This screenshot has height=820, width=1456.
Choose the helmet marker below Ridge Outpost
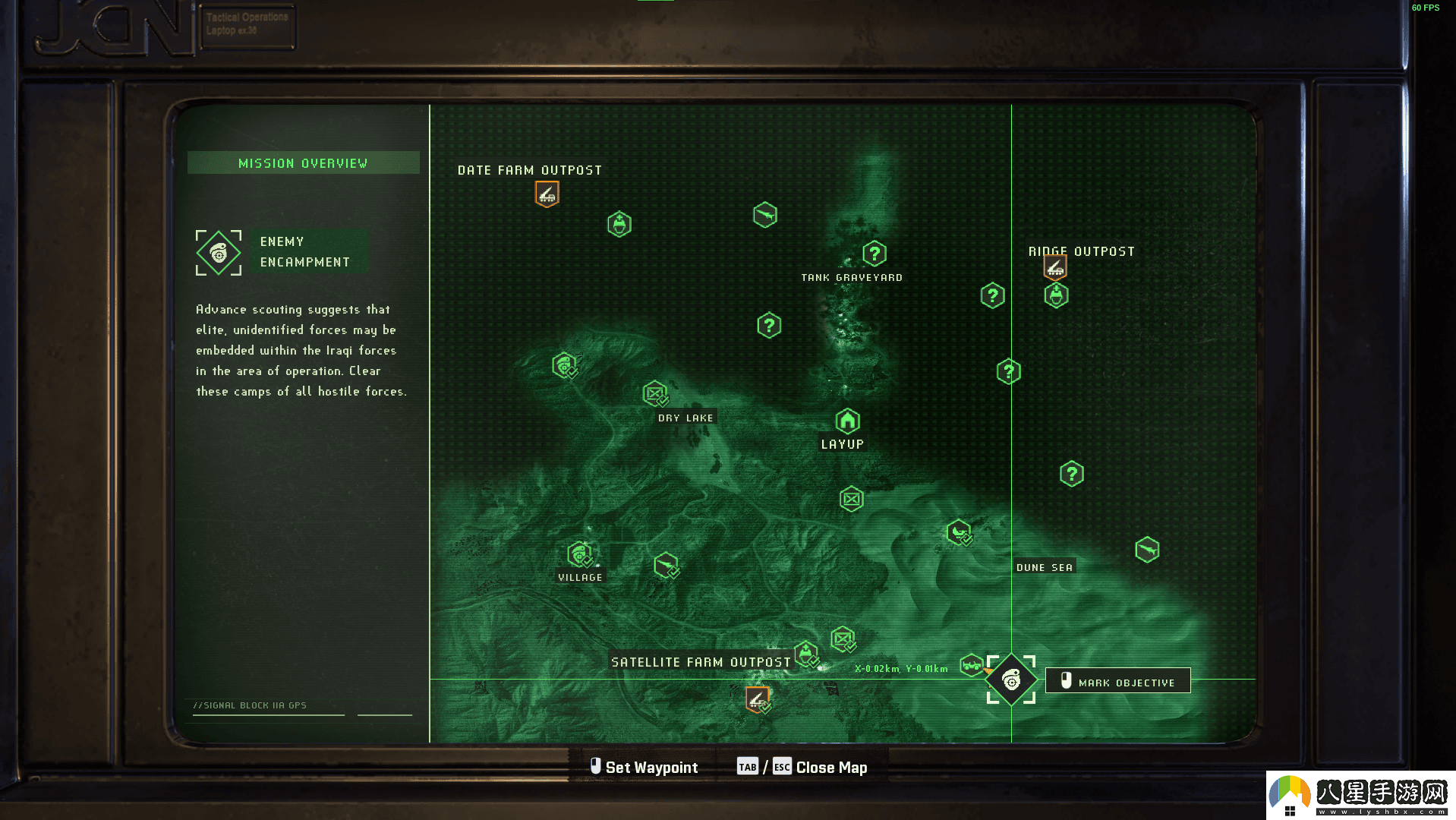(1056, 295)
